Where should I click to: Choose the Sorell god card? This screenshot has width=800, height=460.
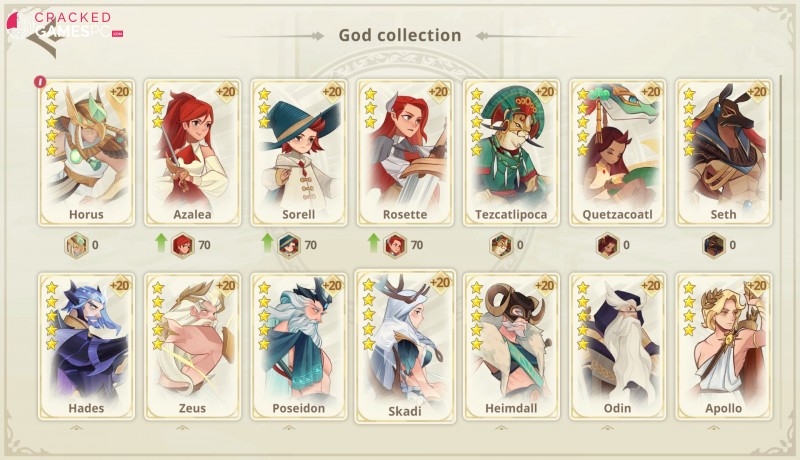(x=299, y=150)
